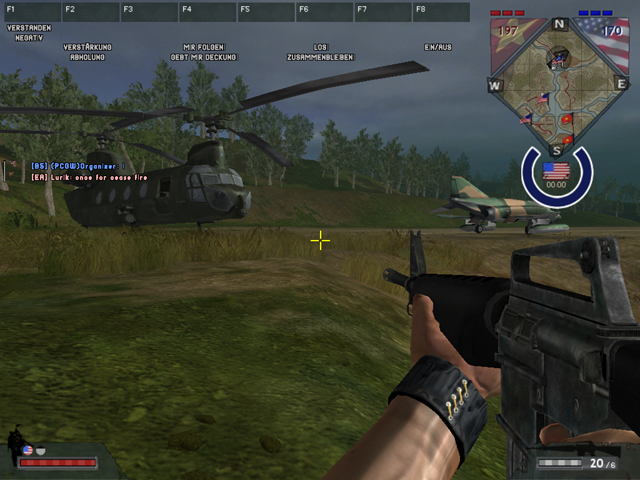Screen dimensions: 640x480
Task: Open the chat message from Lurik
Action: coord(90,177)
